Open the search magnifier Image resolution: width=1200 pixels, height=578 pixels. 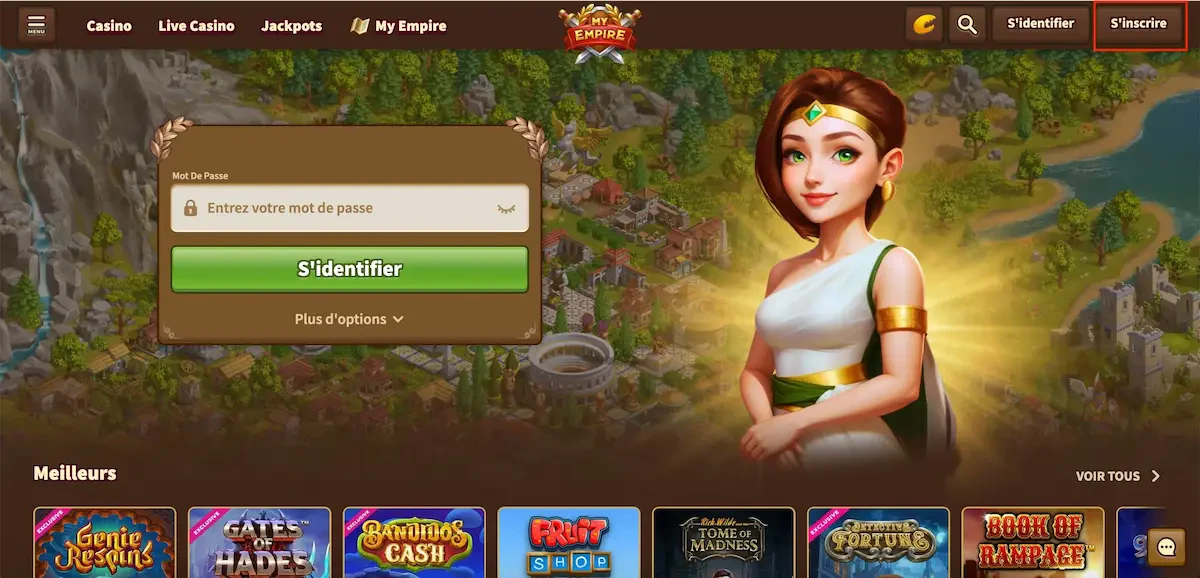point(967,24)
